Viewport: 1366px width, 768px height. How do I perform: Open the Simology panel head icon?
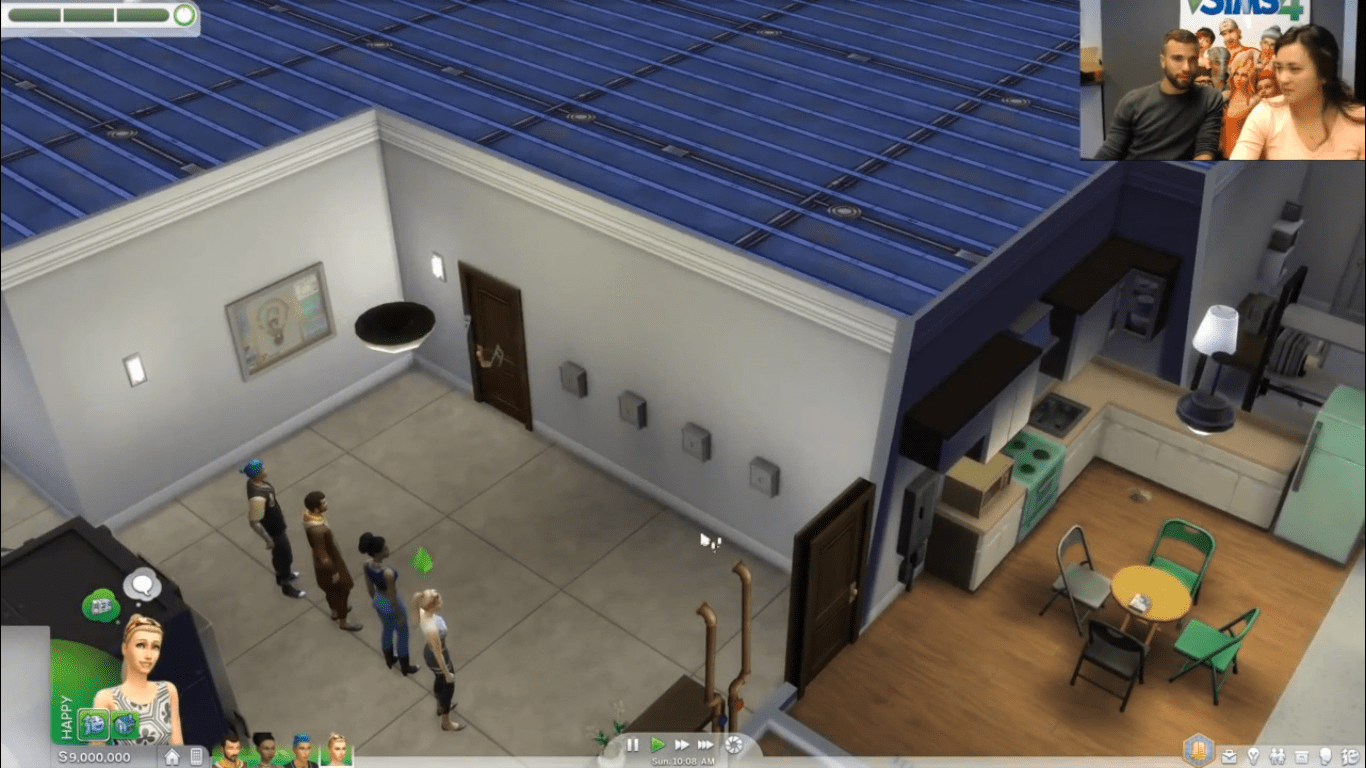coord(1326,755)
